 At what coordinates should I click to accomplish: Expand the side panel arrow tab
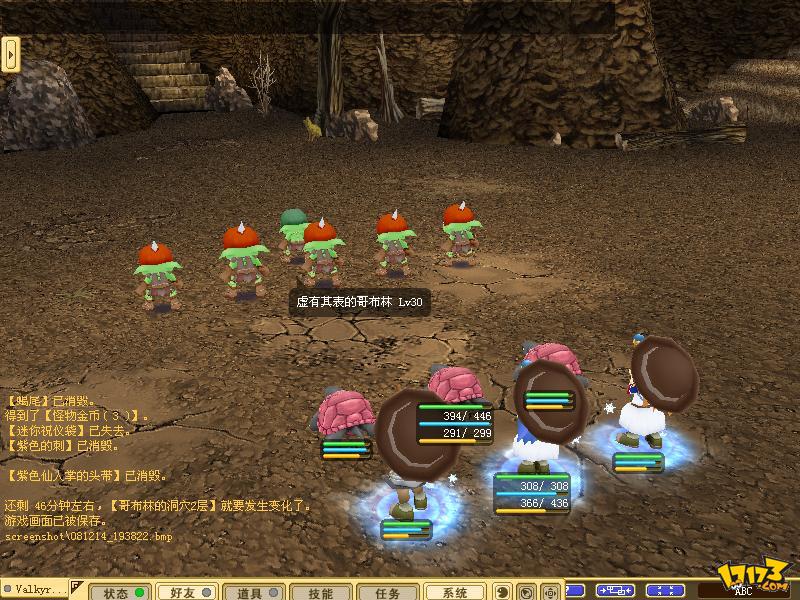[x=11, y=54]
